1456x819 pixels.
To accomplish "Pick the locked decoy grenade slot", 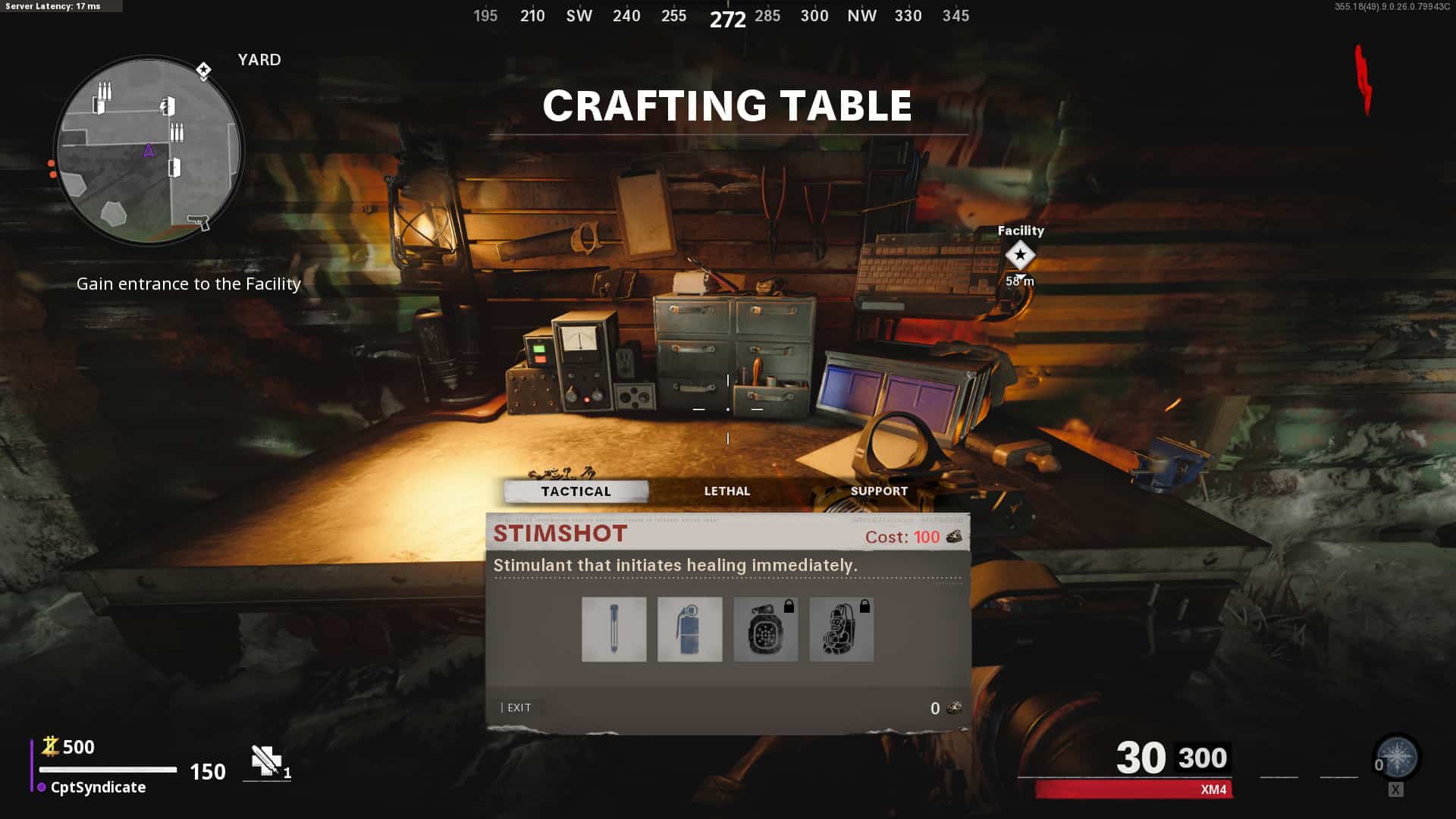I will (765, 629).
